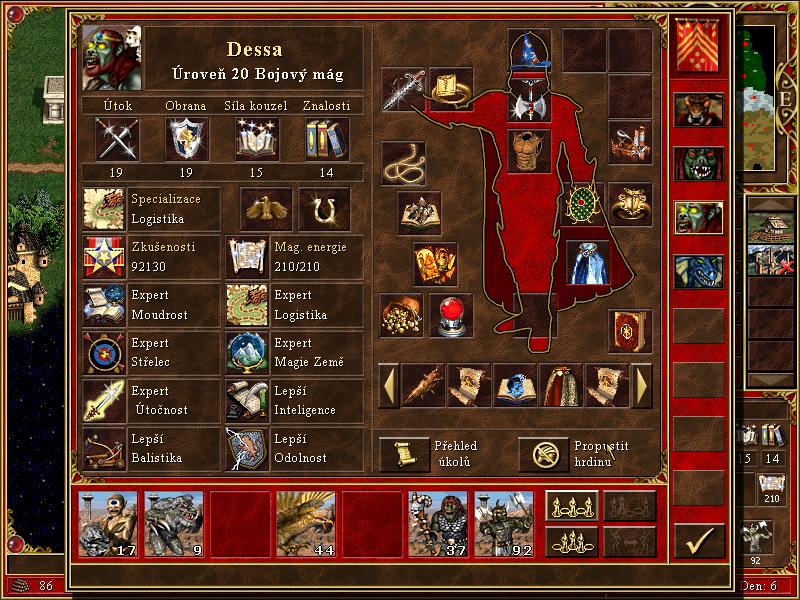Image resolution: width=800 pixels, height=600 pixels.
Task: Choose the army stack of 92
Action: [x=504, y=524]
